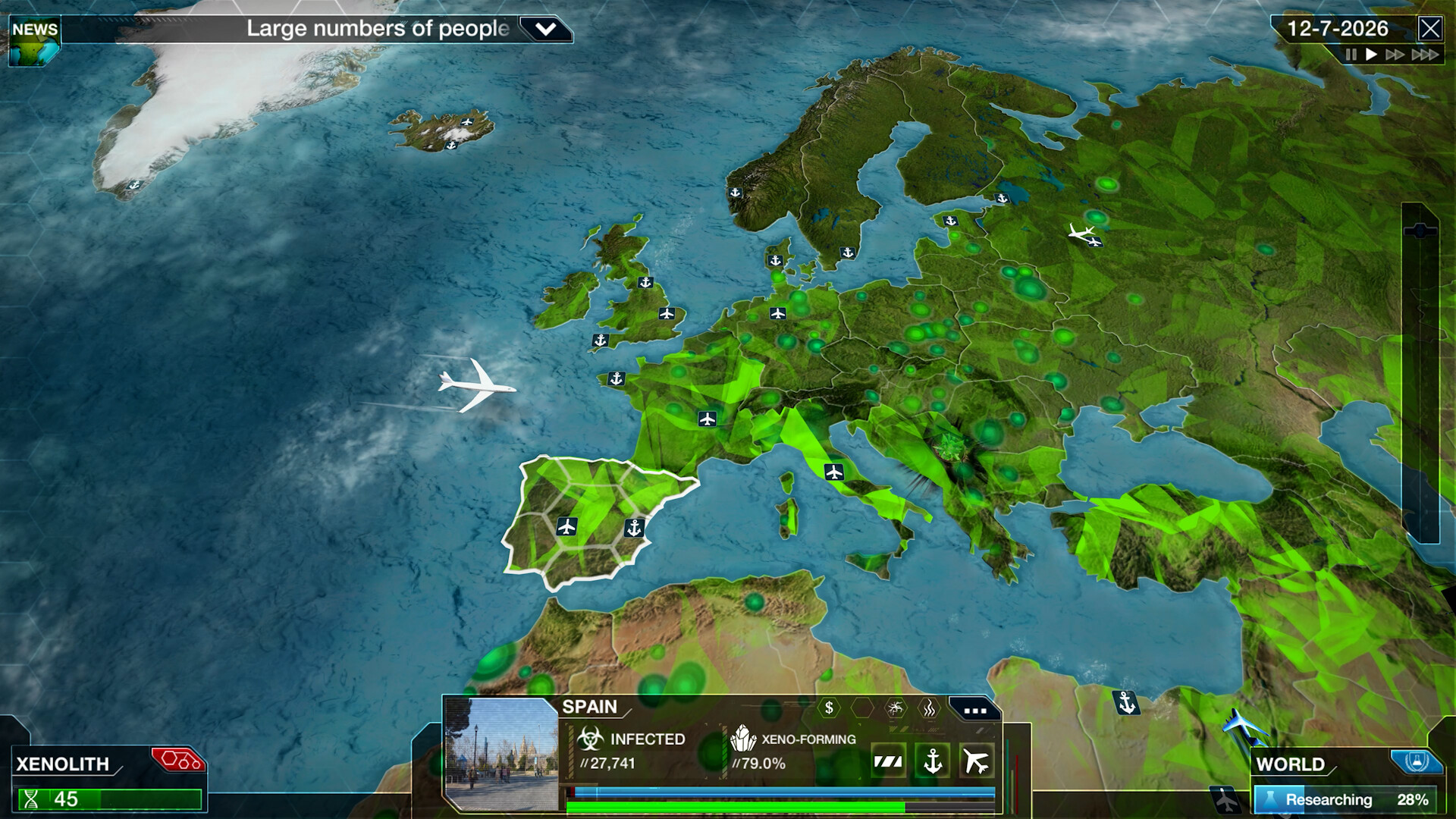The image size is (1456, 819).
Task: Click the airplane airport icon over Spain on map
Action: click(x=566, y=526)
